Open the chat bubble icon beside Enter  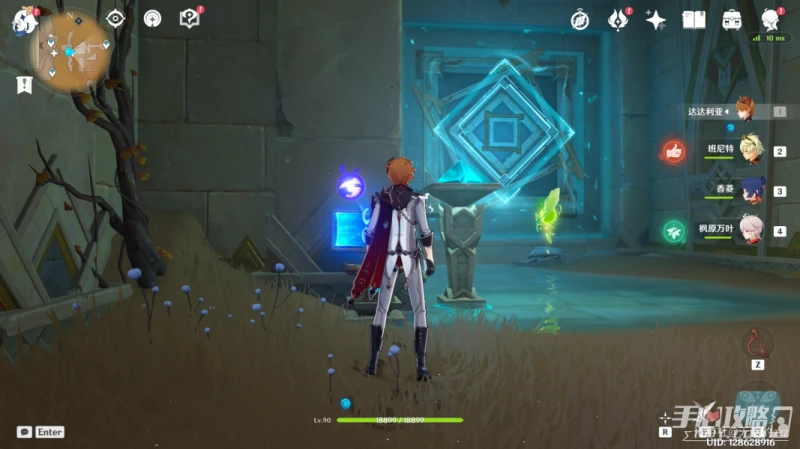tap(24, 432)
